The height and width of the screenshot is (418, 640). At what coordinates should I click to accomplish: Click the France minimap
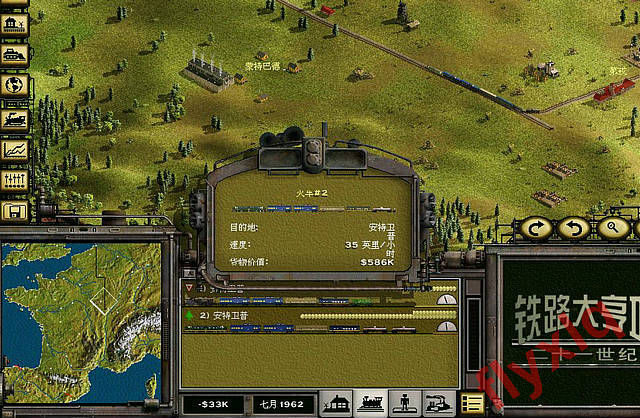click(80, 320)
